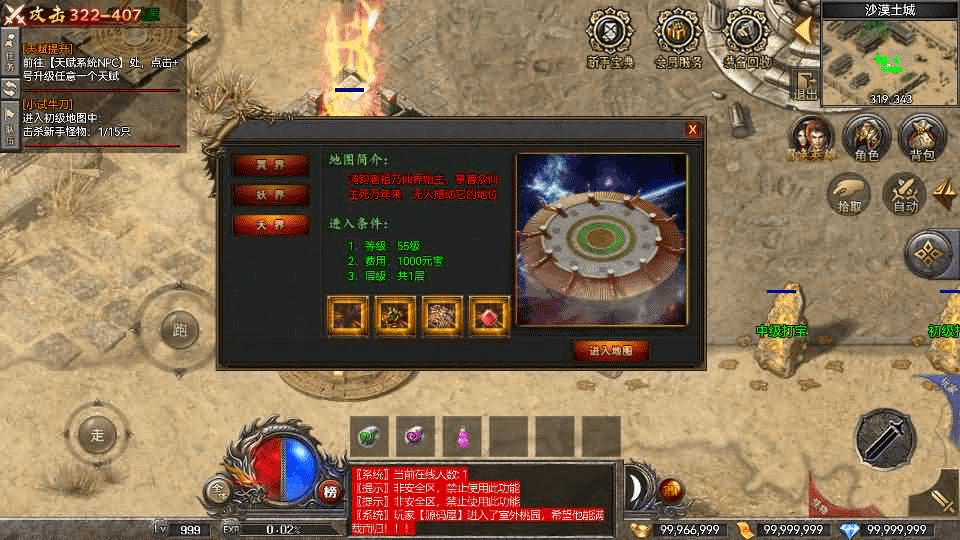Click the 进入地图 enter map button
This screenshot has width=960, height=540.
(610, 351)
